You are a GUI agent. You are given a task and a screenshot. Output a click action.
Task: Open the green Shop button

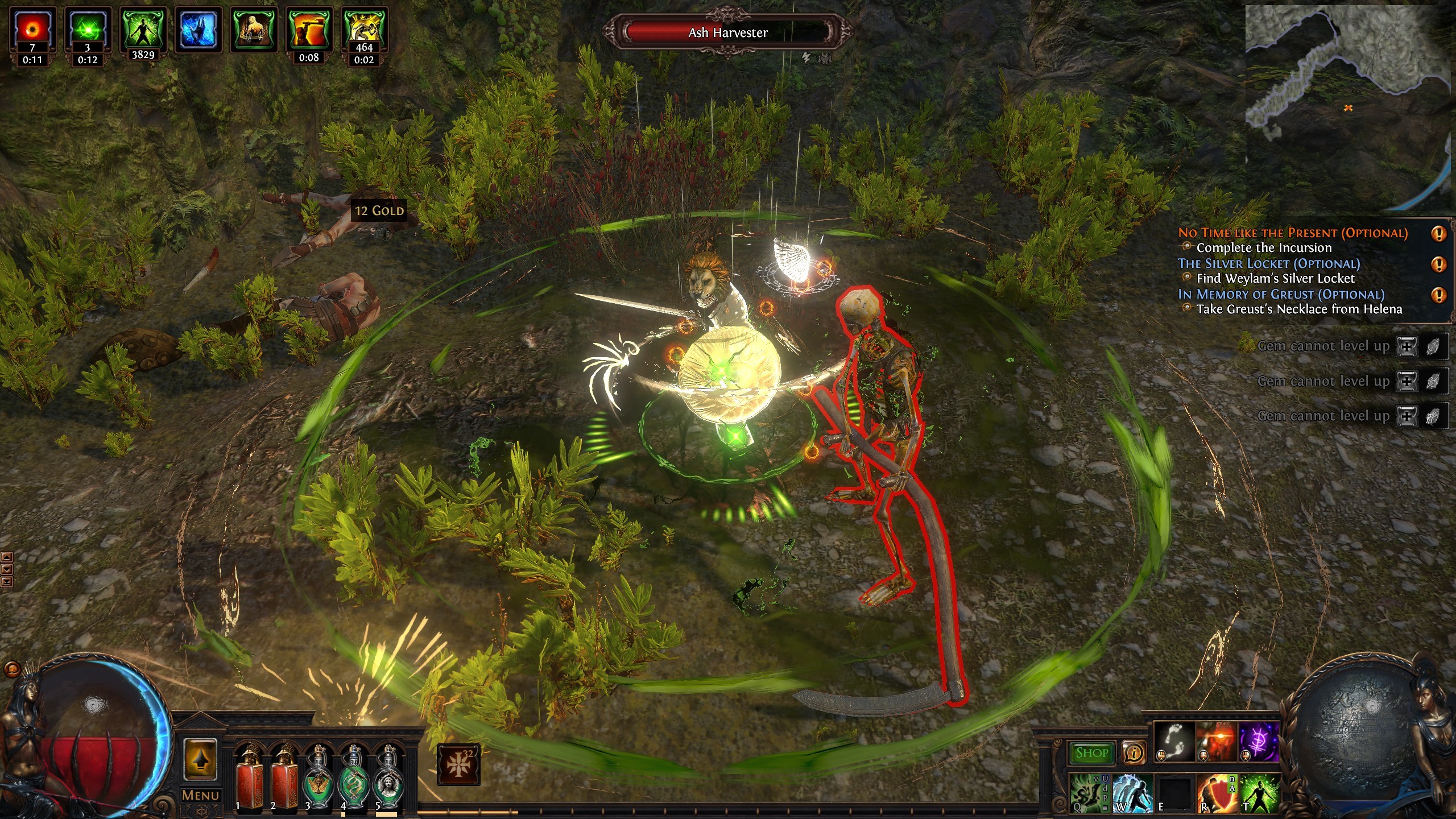[1091, 753]
